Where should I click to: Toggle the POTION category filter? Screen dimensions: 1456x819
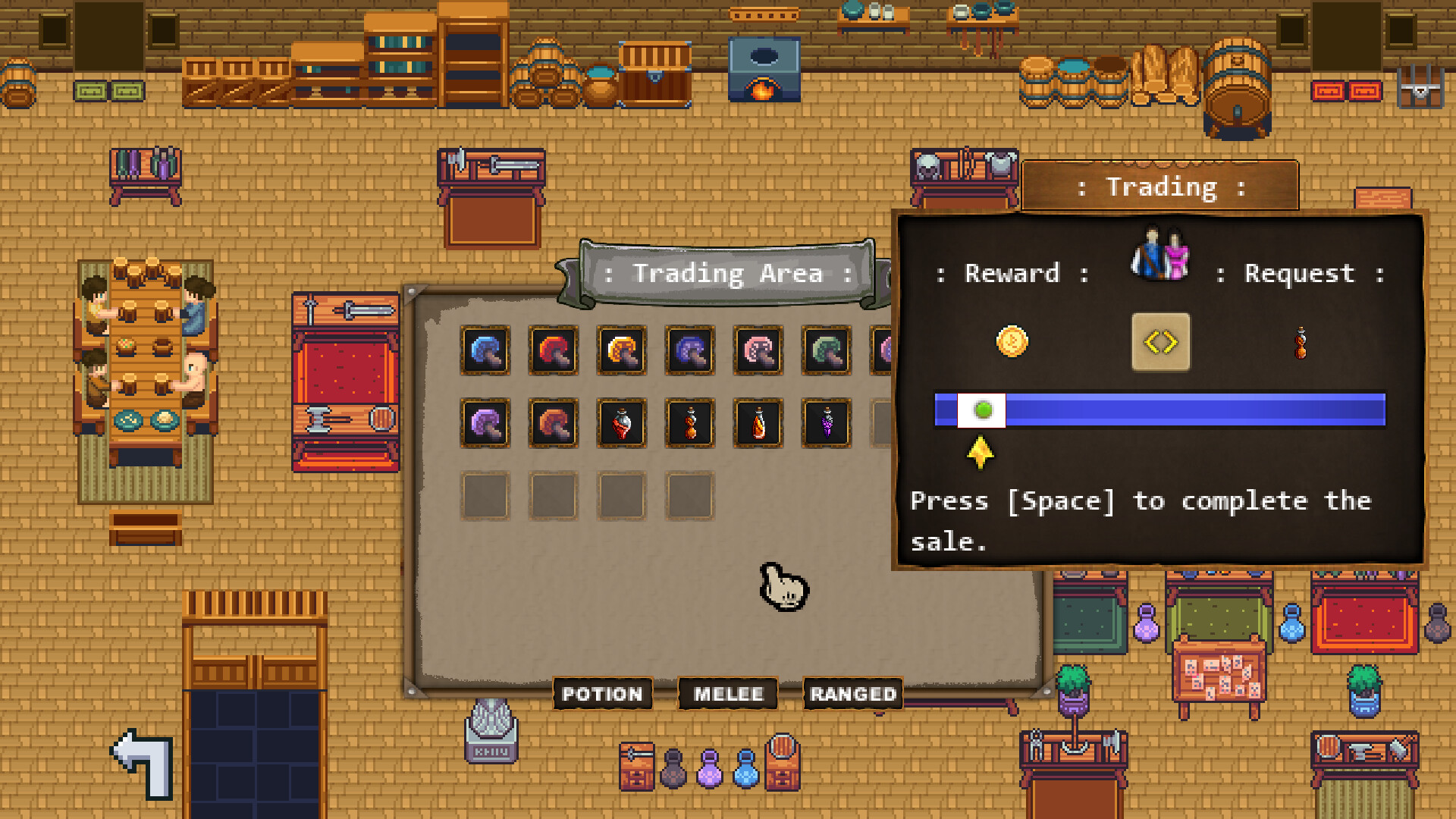click(x=603, y=694)
